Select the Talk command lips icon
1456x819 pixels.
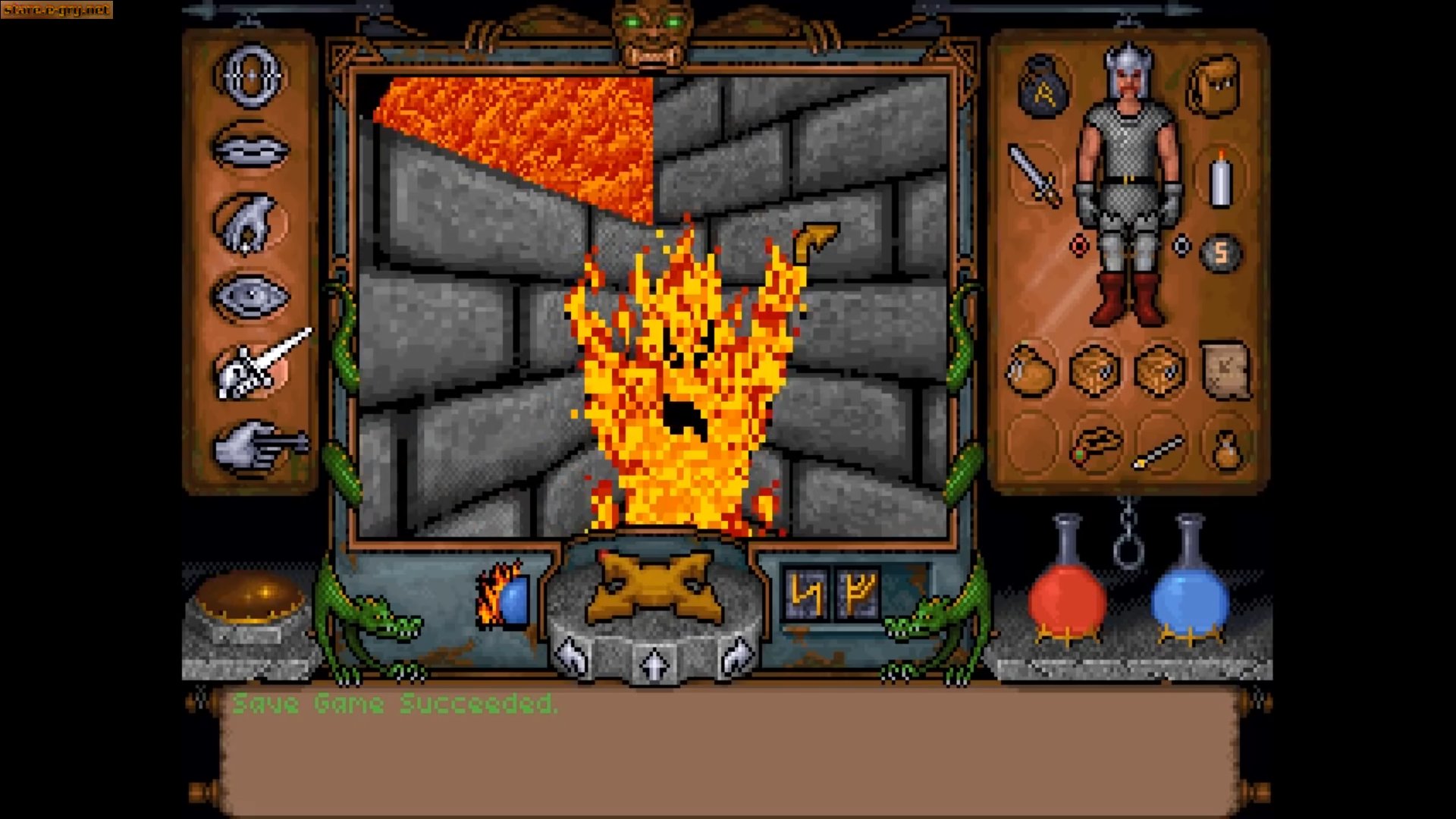tap(250, 149)
